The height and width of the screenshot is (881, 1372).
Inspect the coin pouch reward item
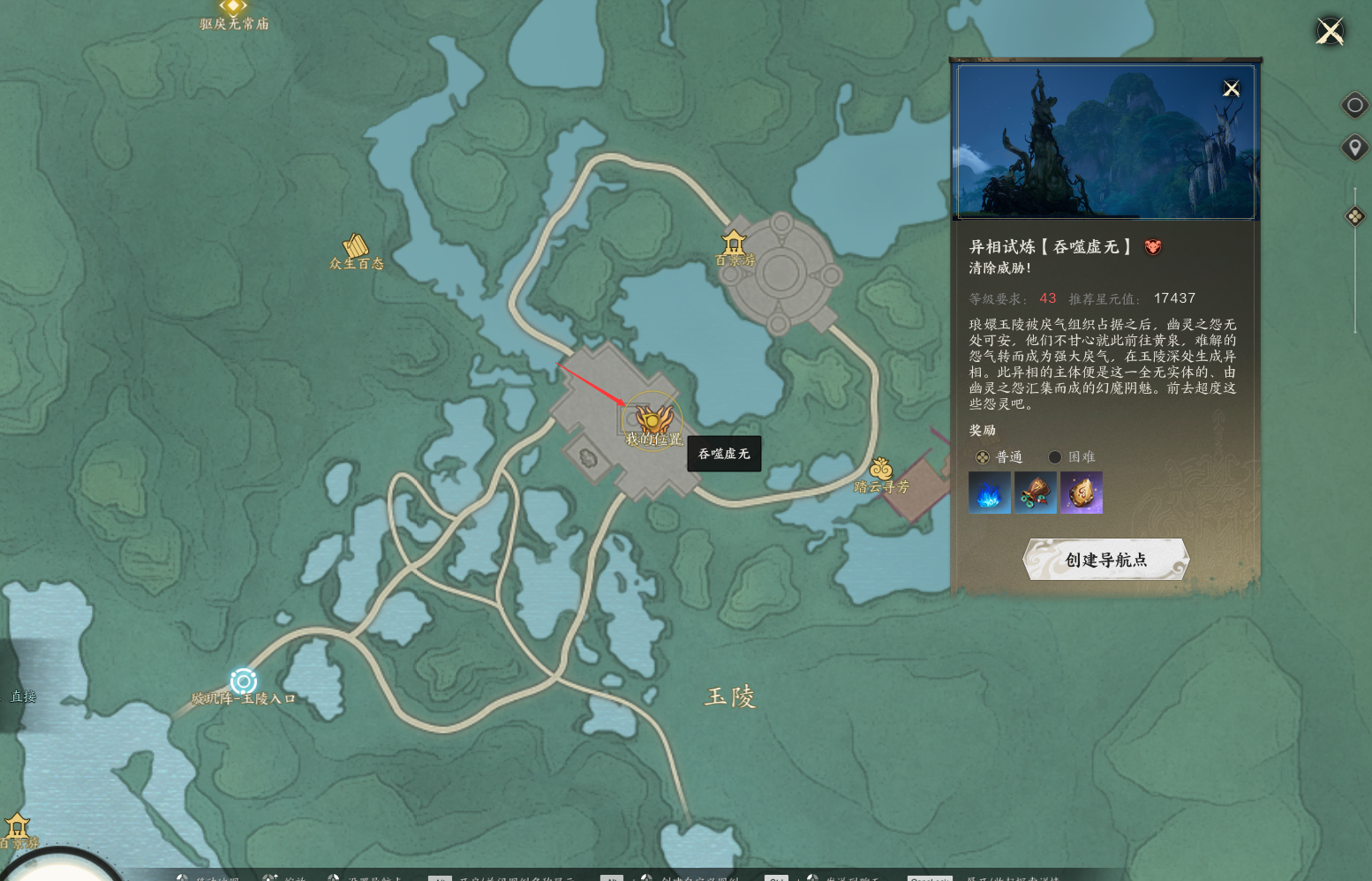click(x=1036, y=493)
